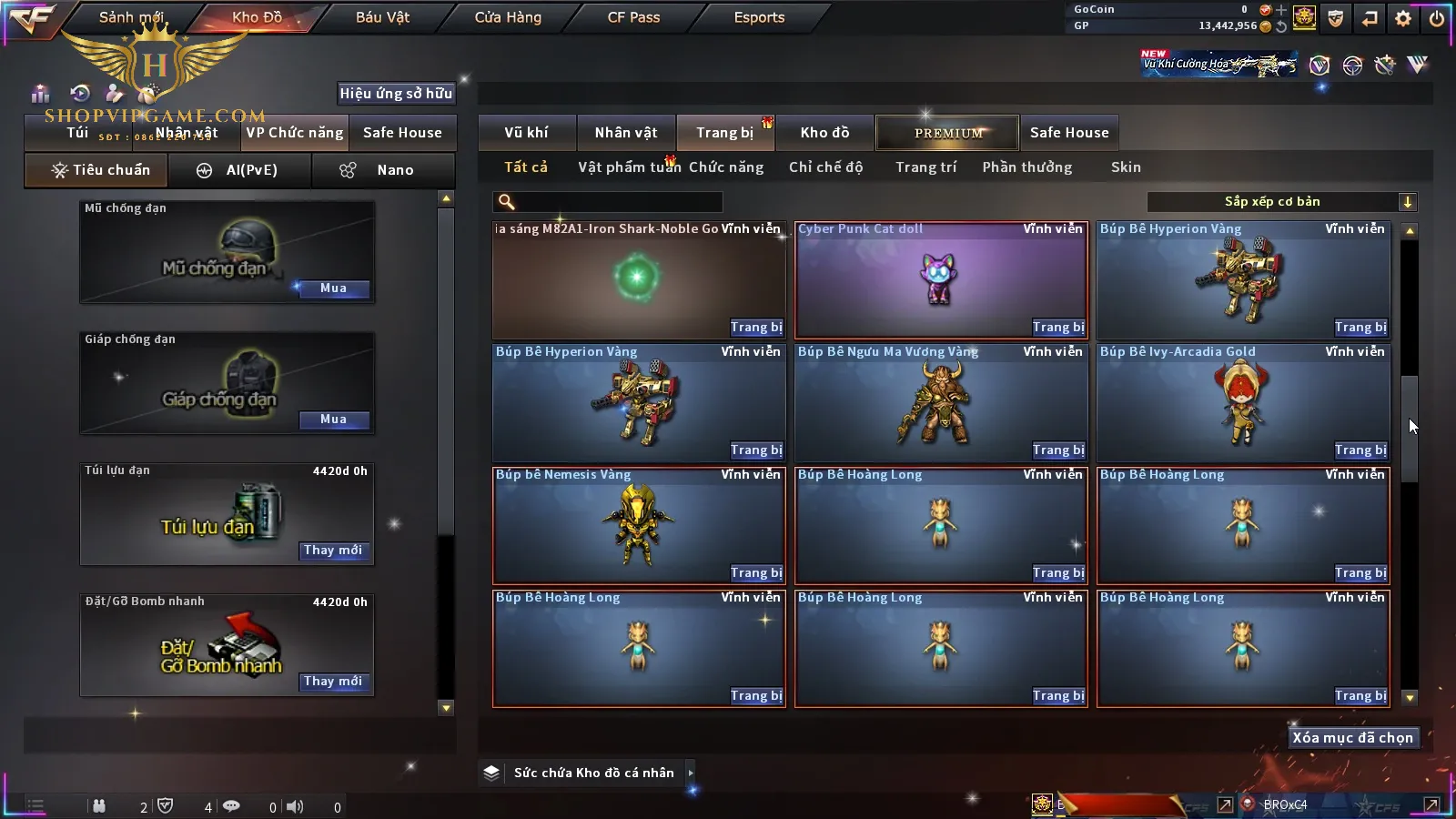Open the PREMIUM tab
Image resolution: width=1456 pixels, height=819 pixels.
click(x=947, y=133)
